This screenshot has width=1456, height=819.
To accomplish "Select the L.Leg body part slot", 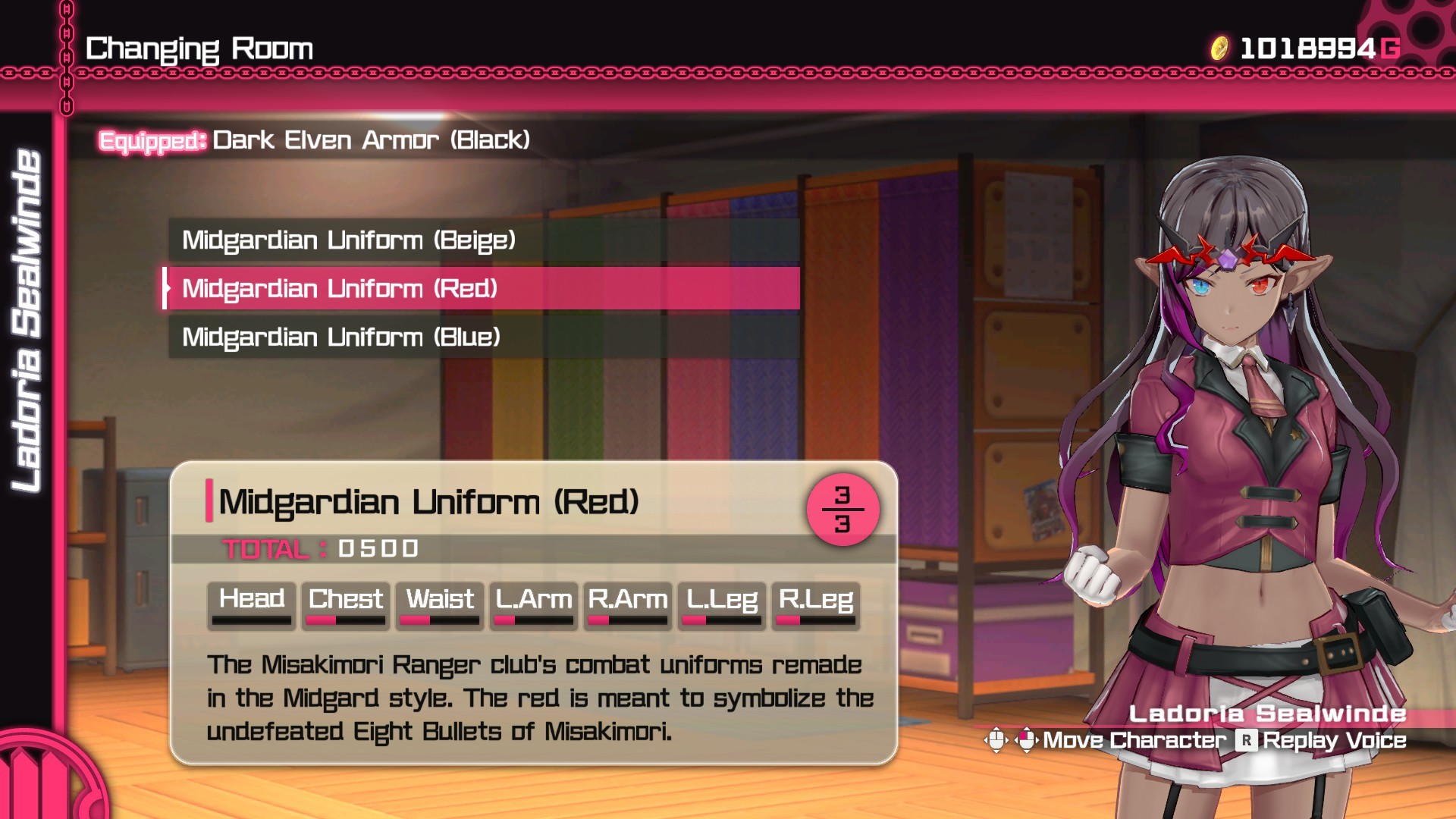I will point(720,603).
